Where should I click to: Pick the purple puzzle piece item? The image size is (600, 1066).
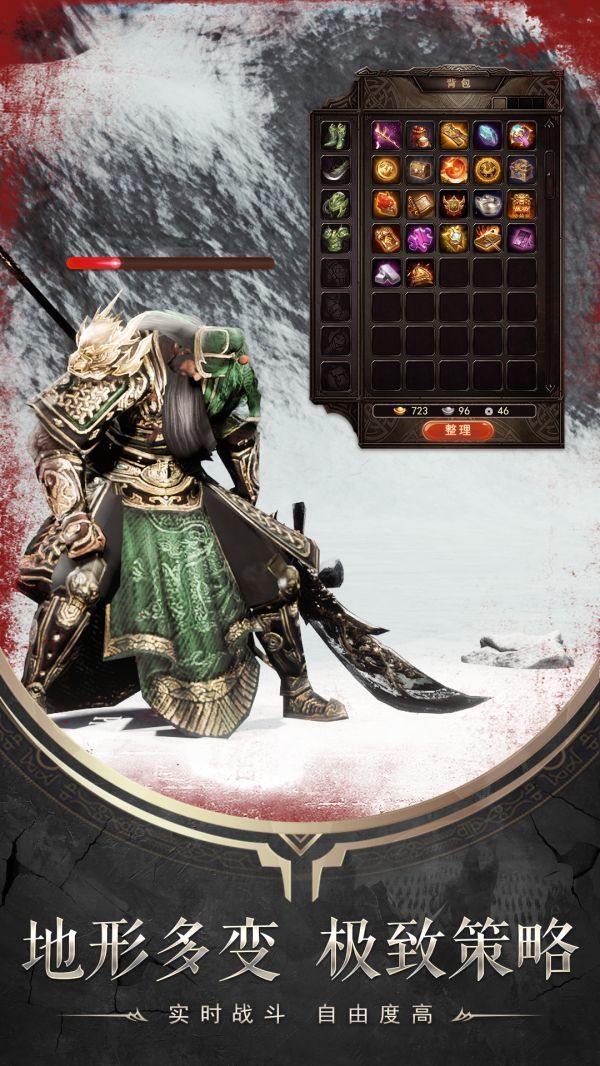(x=420, y=238)
